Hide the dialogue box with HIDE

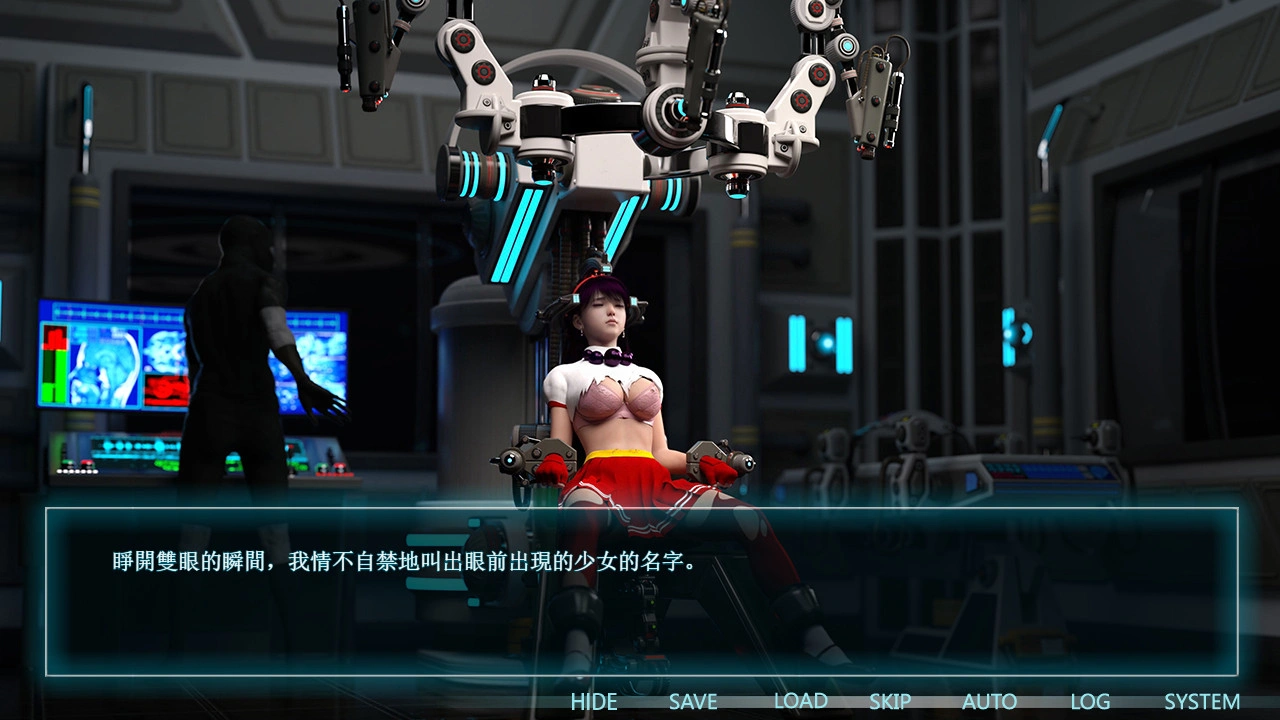click(x=594, y=702)
